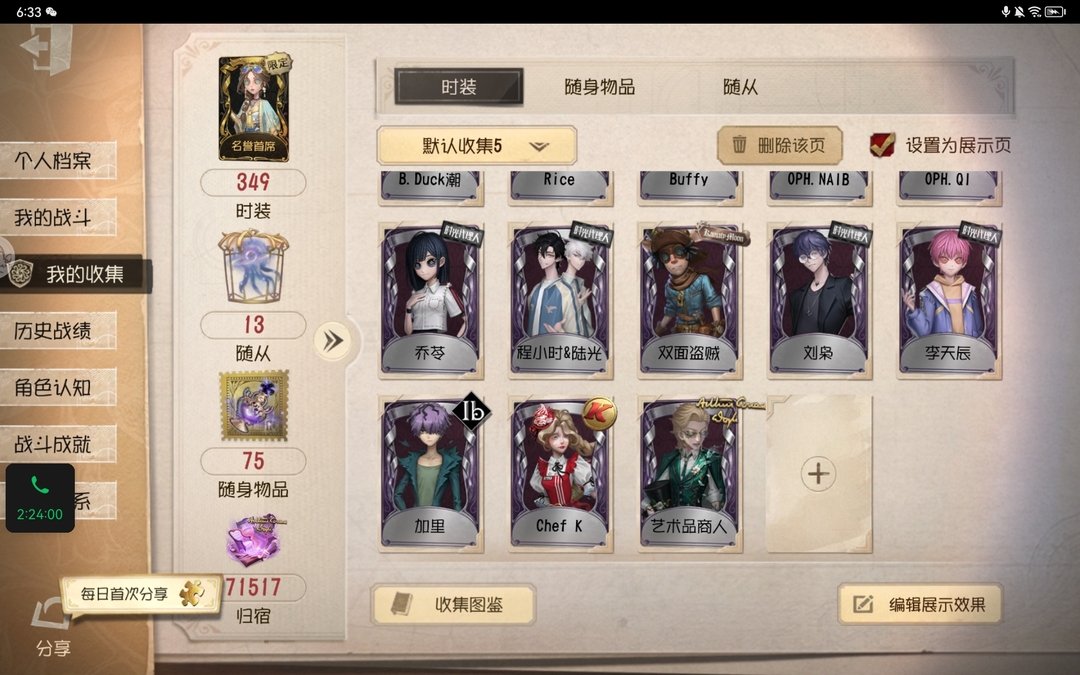This screenshot has height=675, width=1080.
Task: Open the 默认收集5 dropdown
Action: point(477,146)
